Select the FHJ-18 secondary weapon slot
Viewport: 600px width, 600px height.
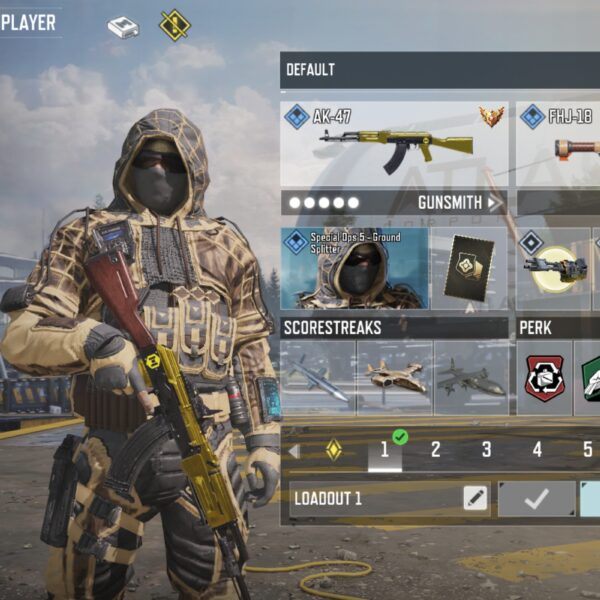pyautogui.click(x=560, y=143)
